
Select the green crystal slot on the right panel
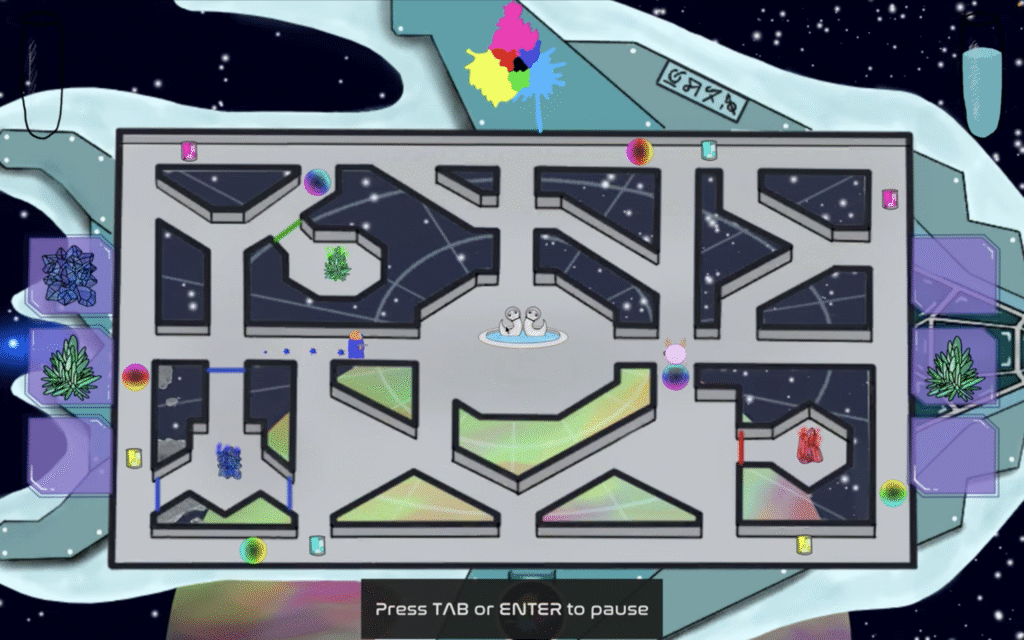tap(954, 372)
